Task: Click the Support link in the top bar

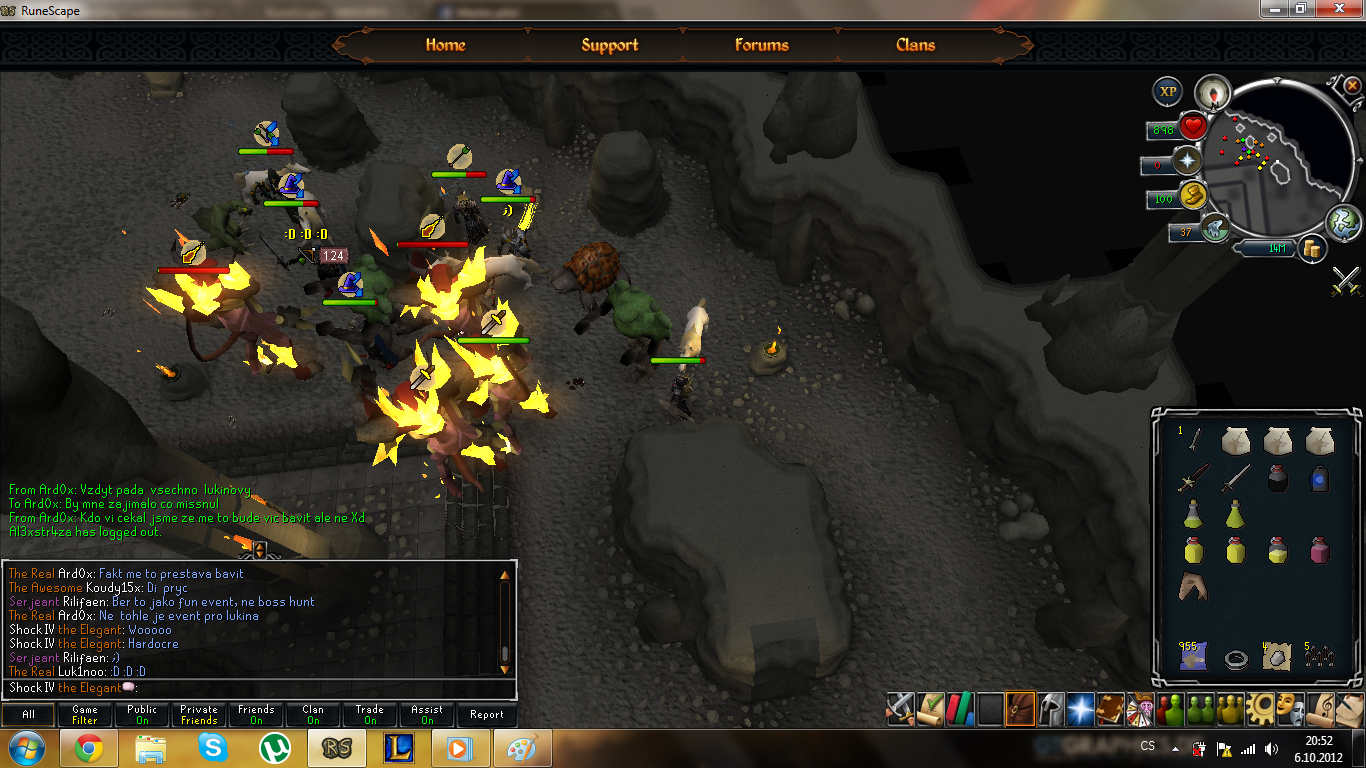Action: 609,45
